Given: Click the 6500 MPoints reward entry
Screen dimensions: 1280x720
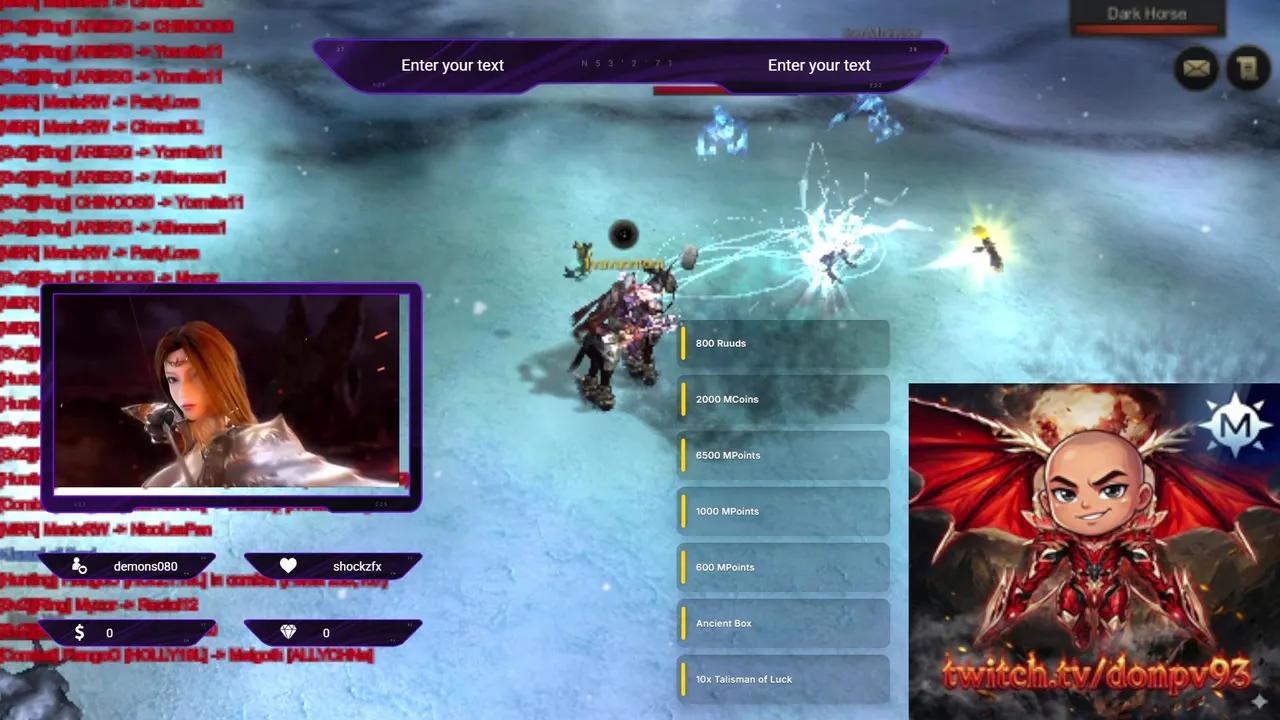Looking at the screenshot, I should coord(783,455).
